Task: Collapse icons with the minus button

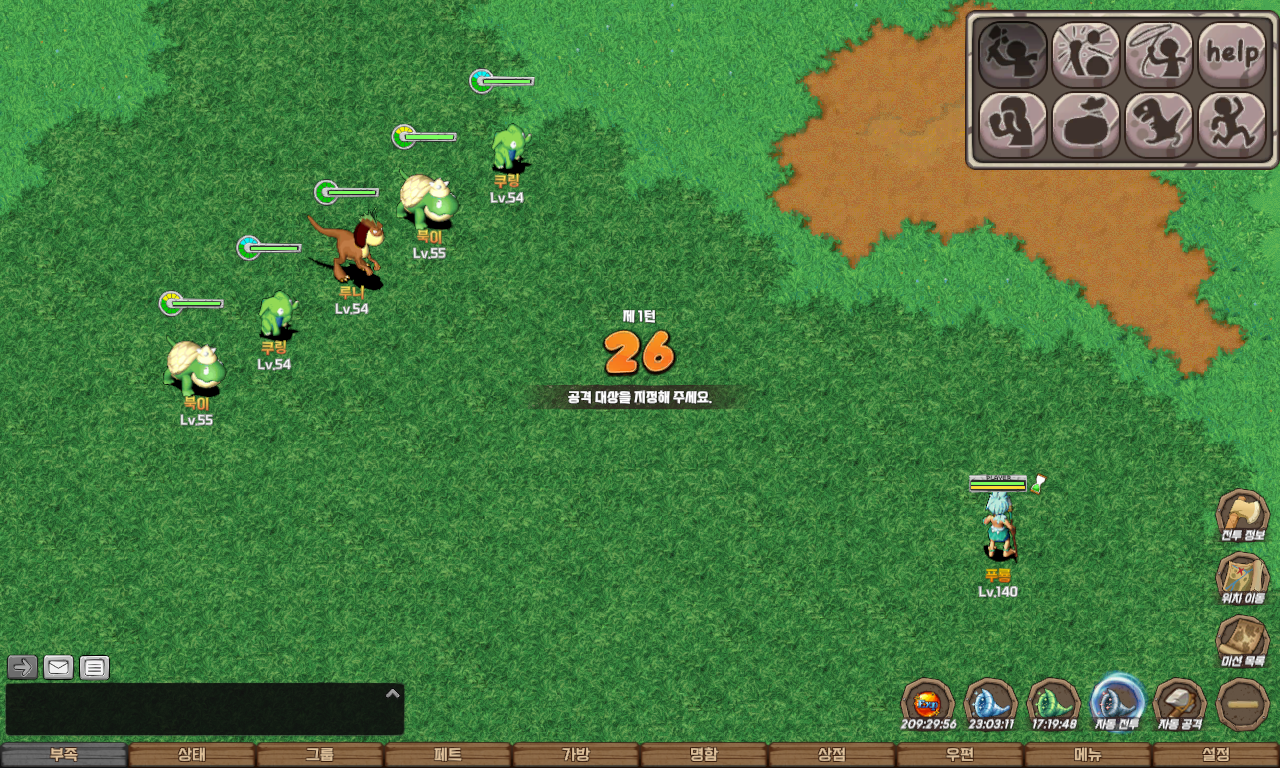Action: pyautogui.click(x=1243, y=704)
